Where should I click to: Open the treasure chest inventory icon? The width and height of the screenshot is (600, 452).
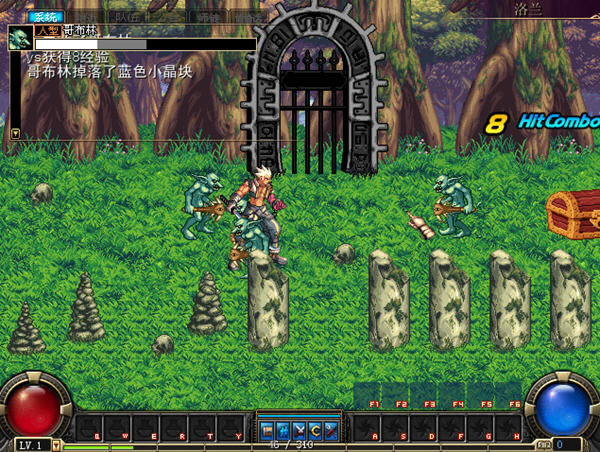(x=267, y=430)
